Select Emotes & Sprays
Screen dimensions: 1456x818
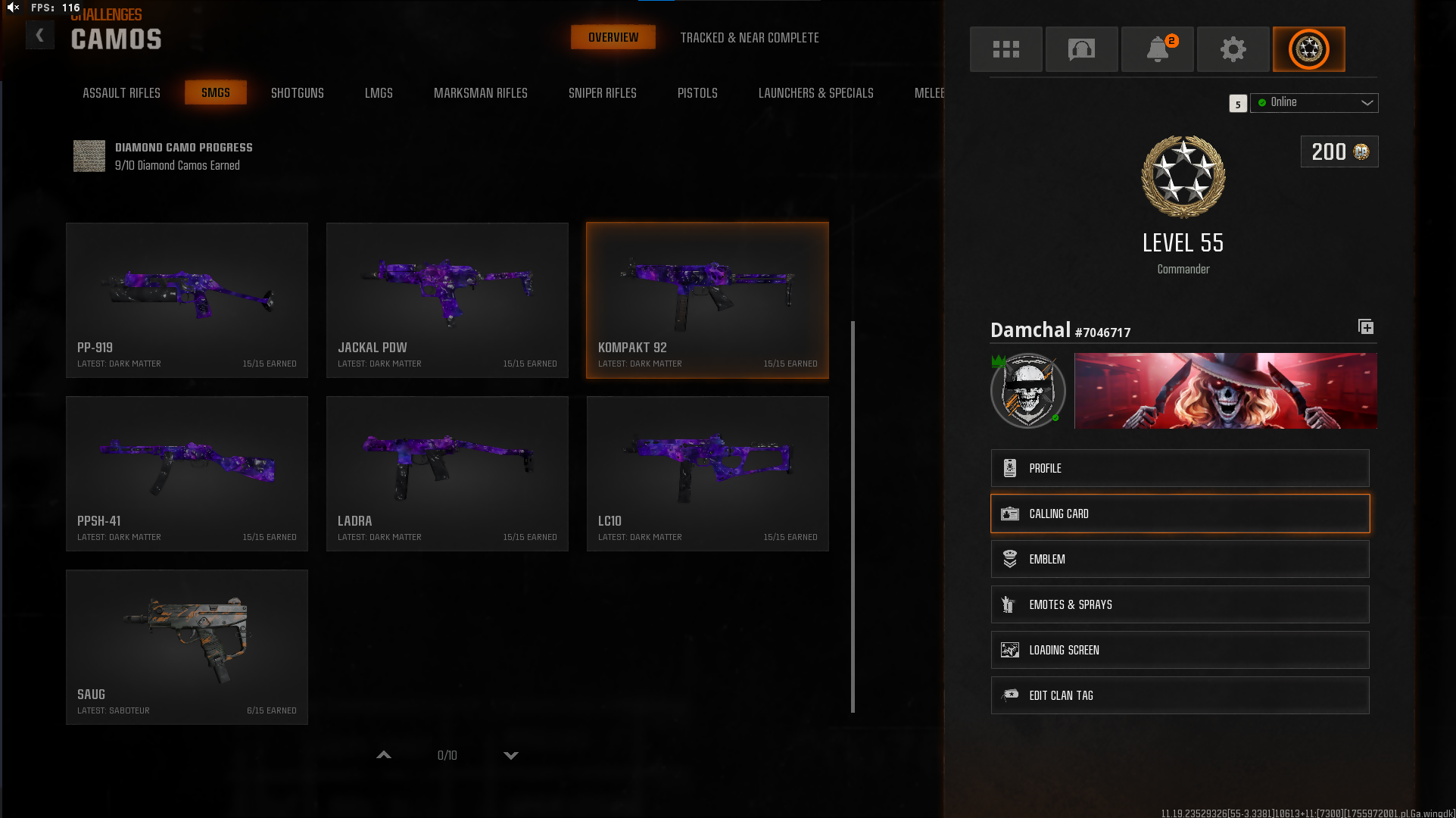pyautogui.click(x=1180, y=604)
